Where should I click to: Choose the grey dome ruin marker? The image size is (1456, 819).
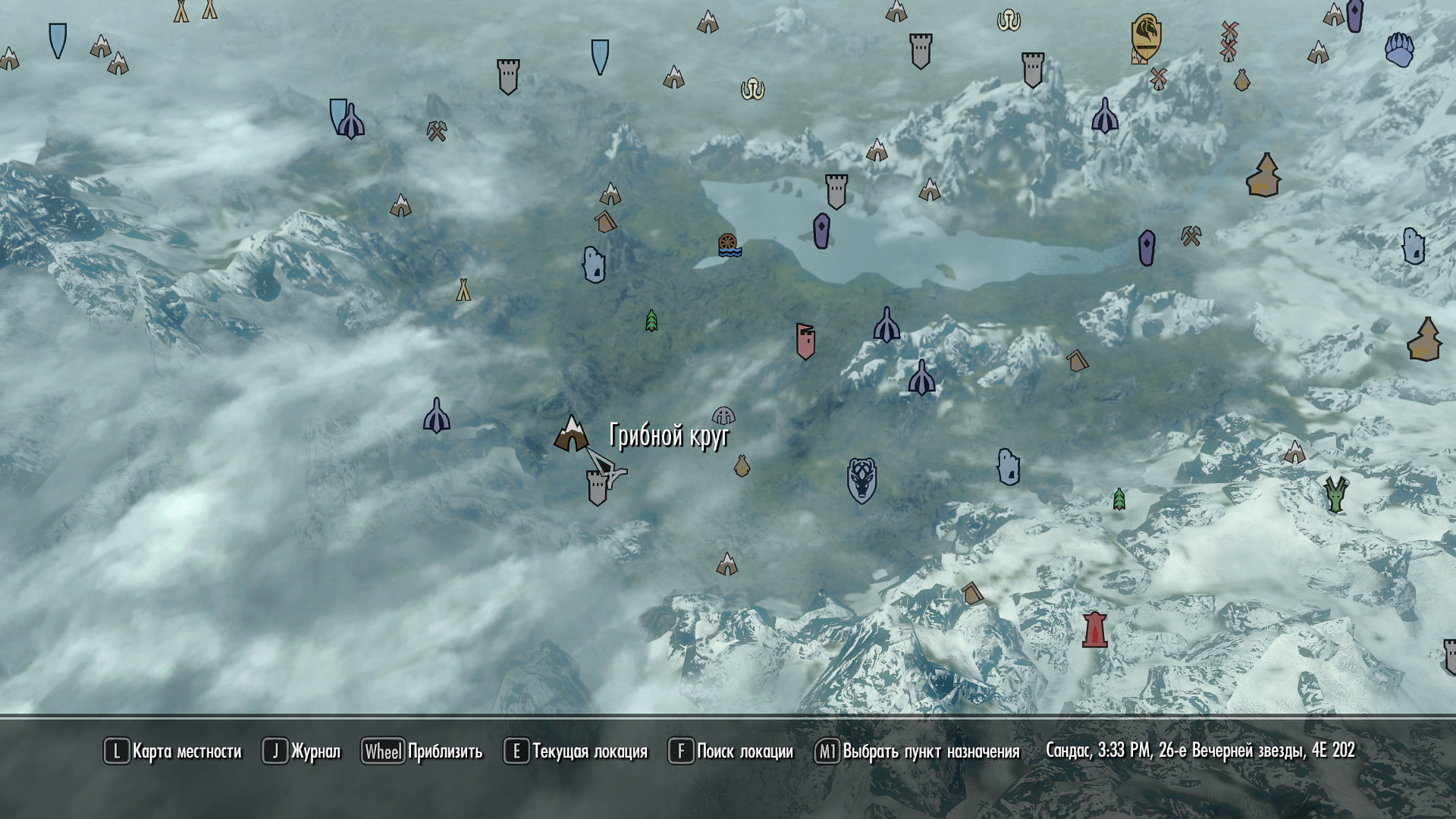pos(723,416)
